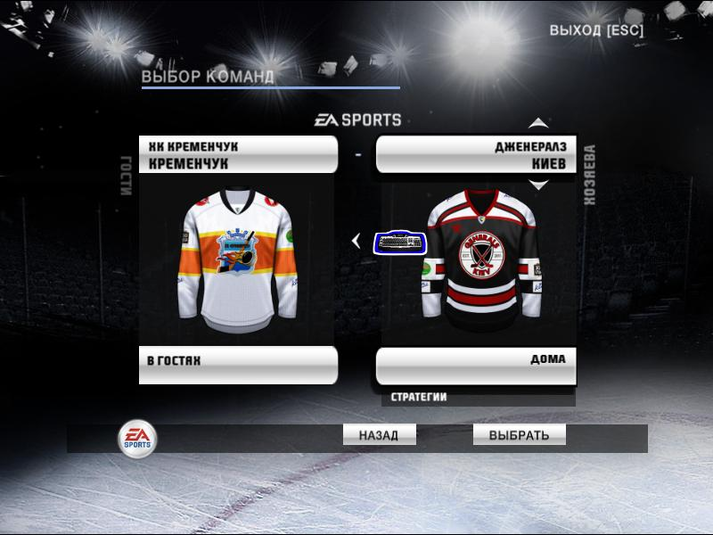Screen dimensions: 713x535
Task: Choose the white Кременчук jersey
Action: (x=238, y=261)
